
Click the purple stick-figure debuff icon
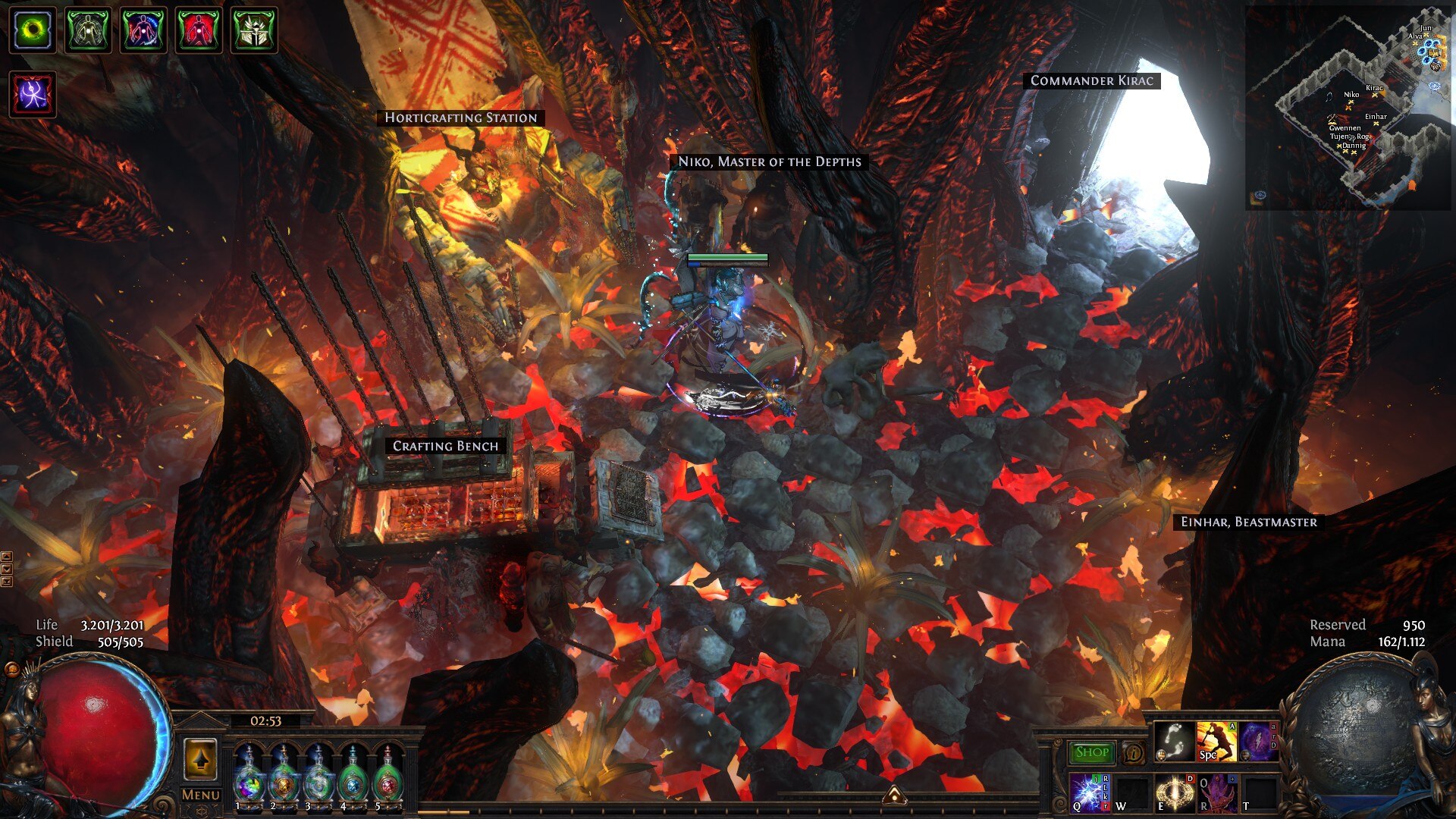click(33, 95)
